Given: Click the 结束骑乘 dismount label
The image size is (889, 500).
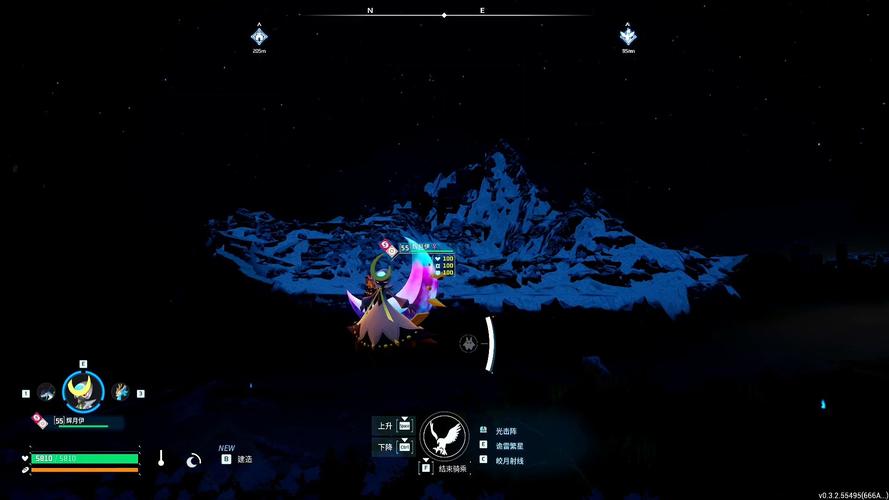Looking at the screenshot, I should click(445, 467).
